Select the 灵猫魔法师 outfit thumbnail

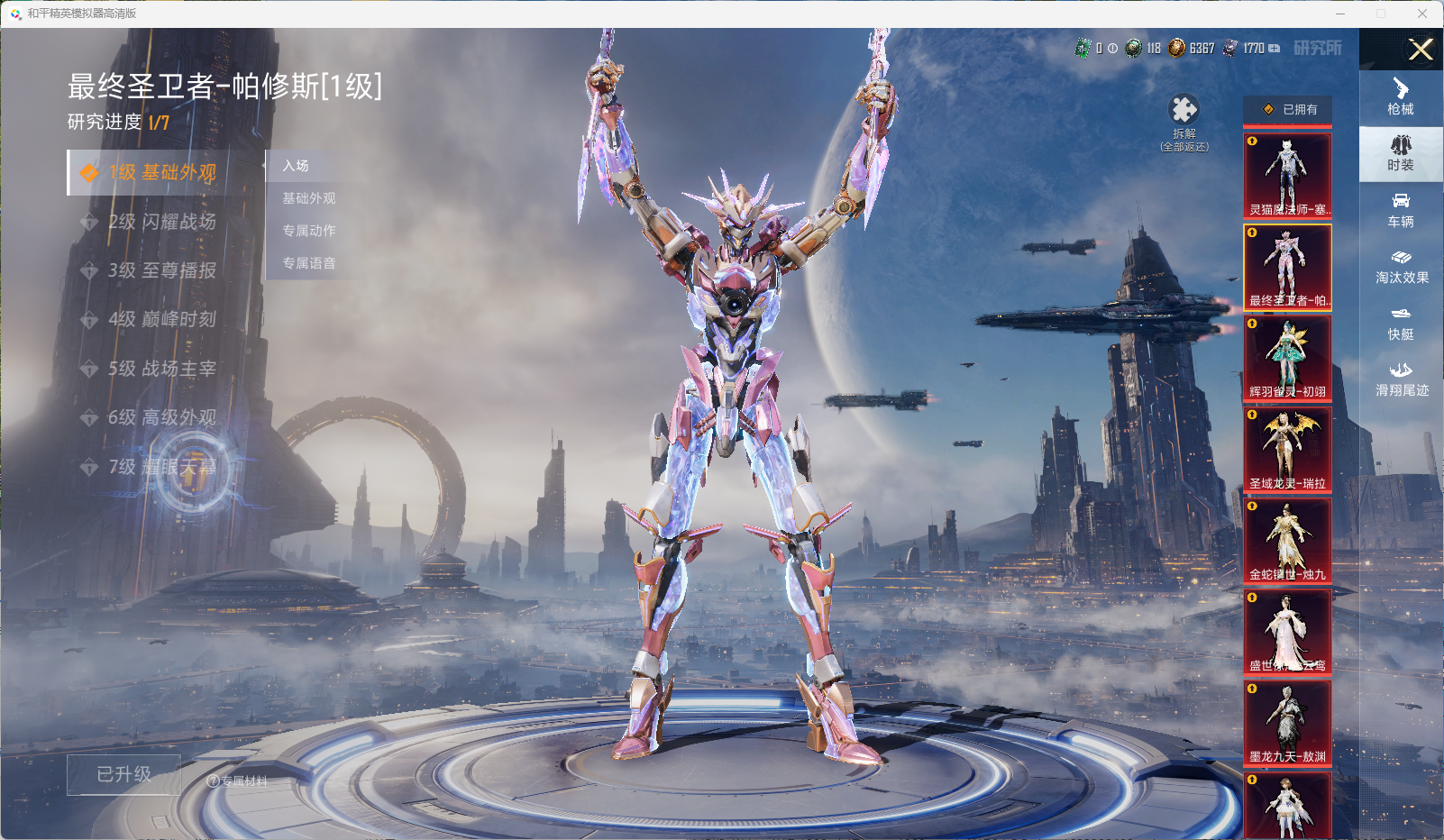coord(1287,175)
